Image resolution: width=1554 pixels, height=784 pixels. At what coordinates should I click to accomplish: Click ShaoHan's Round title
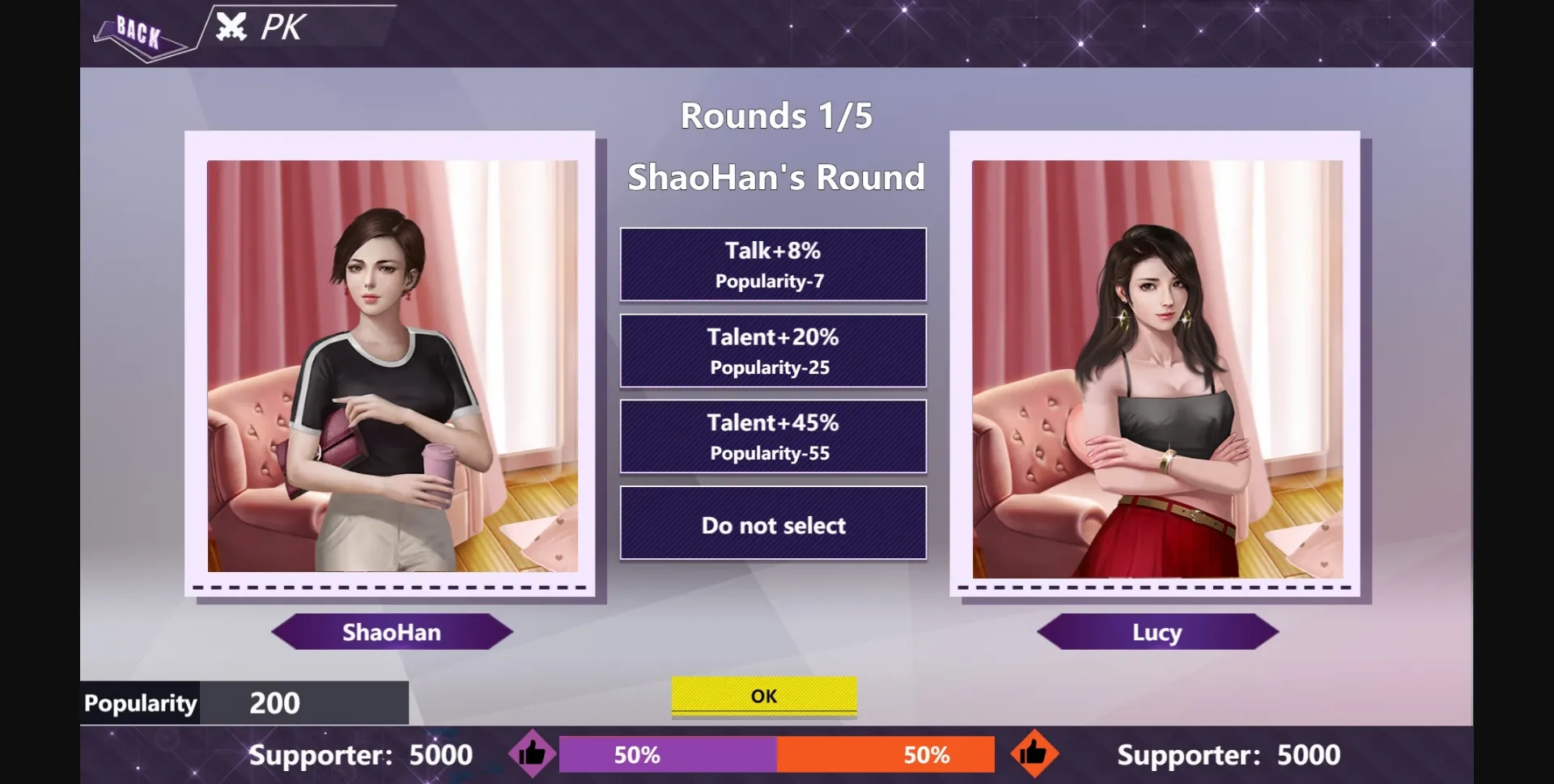[x=776, y=176]
